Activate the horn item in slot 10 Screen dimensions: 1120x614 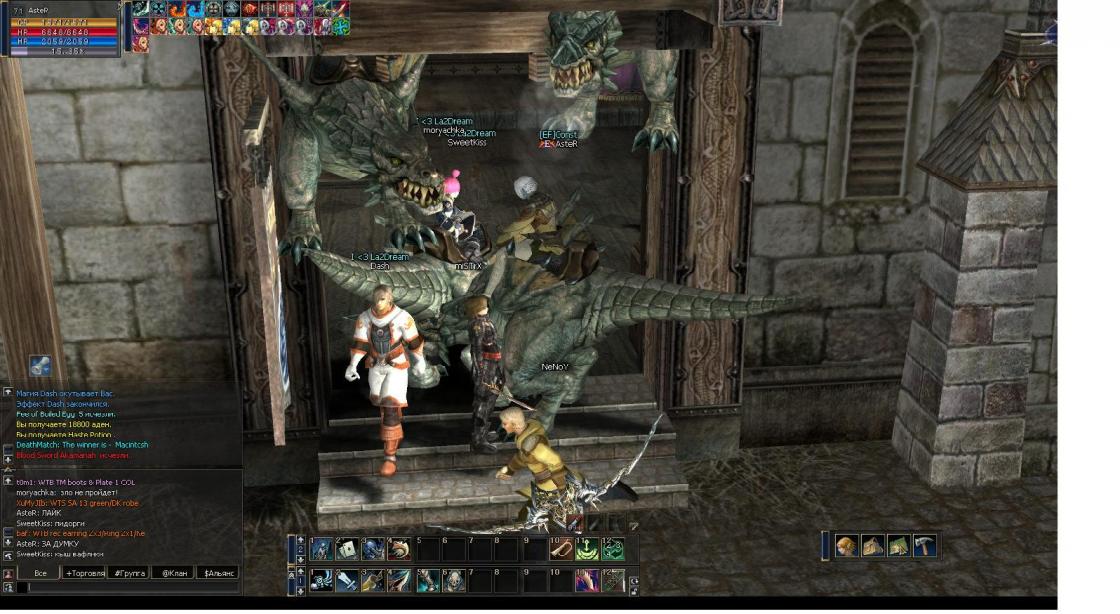pyautogui.click(x=562, y=549)
